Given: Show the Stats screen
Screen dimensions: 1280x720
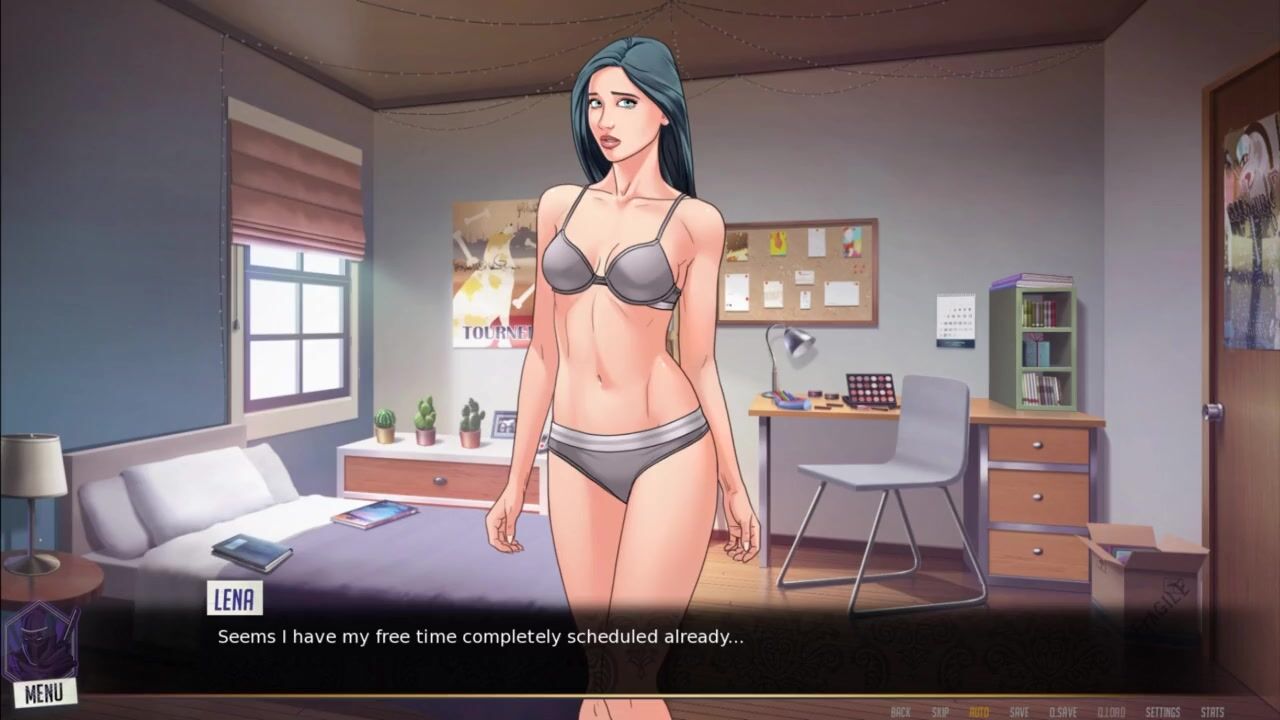Looking at the screenshot, I should [1212, 712].
